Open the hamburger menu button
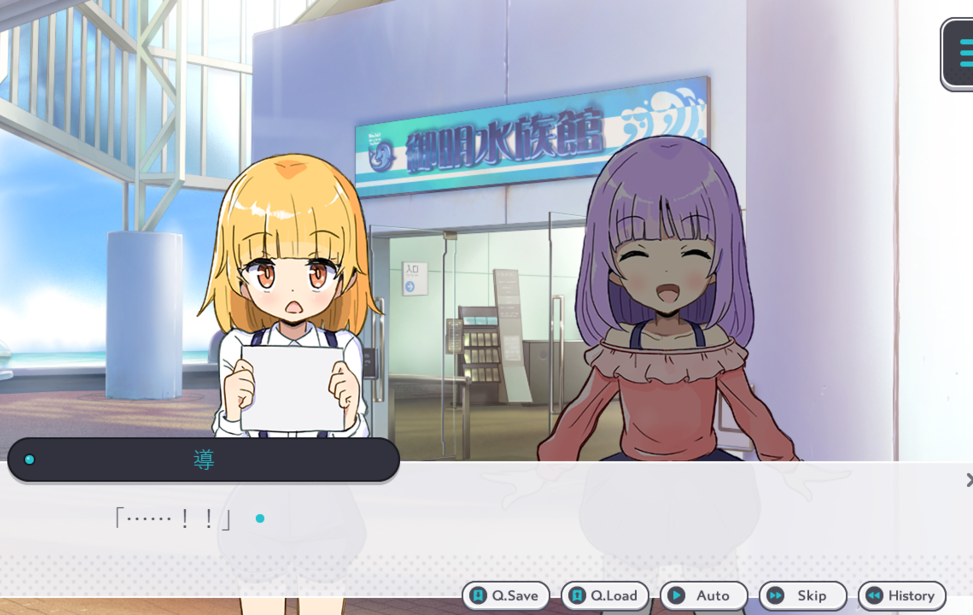 coord(961,54)
